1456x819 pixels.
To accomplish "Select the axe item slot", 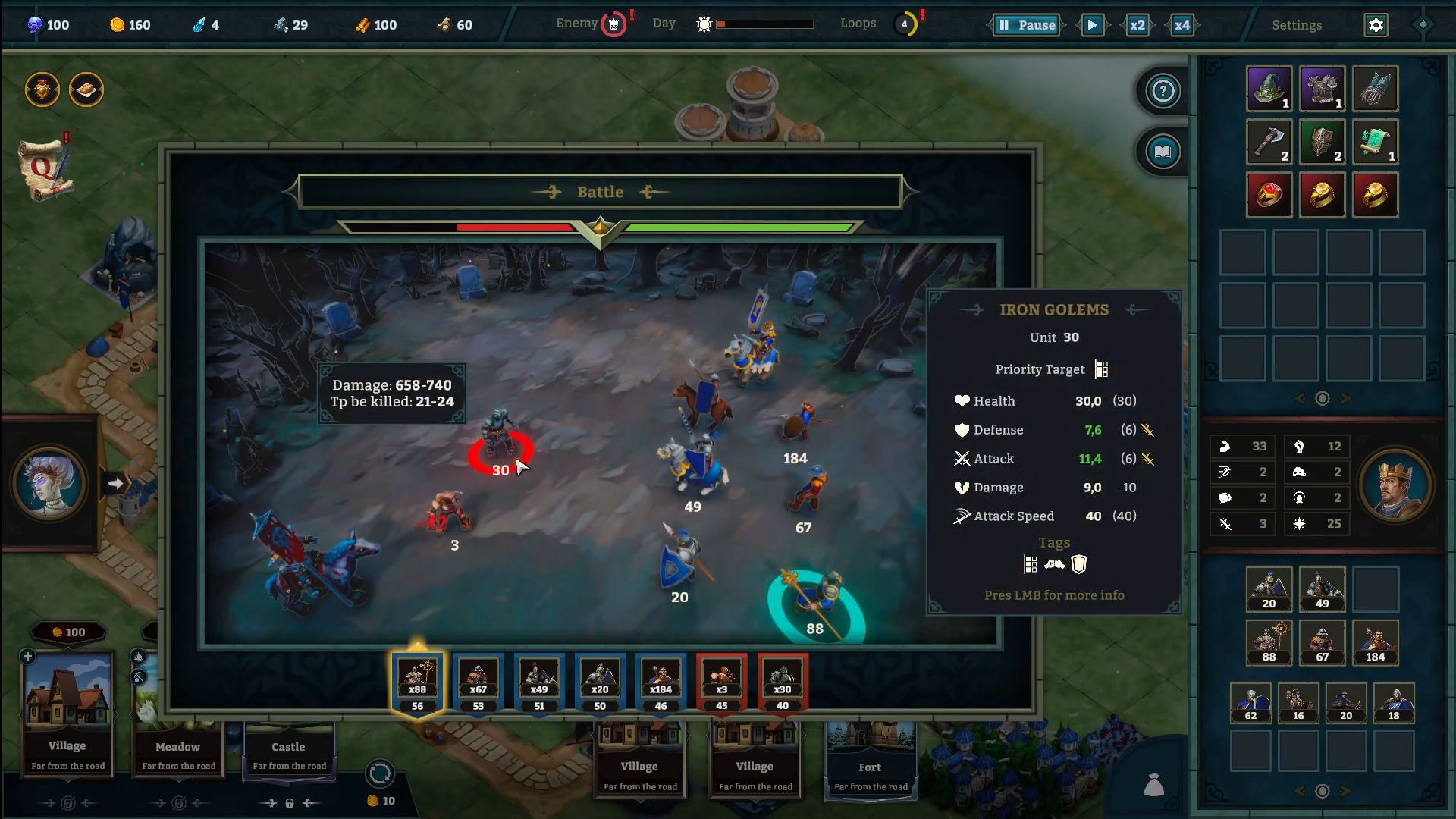I will (1269, 142).
